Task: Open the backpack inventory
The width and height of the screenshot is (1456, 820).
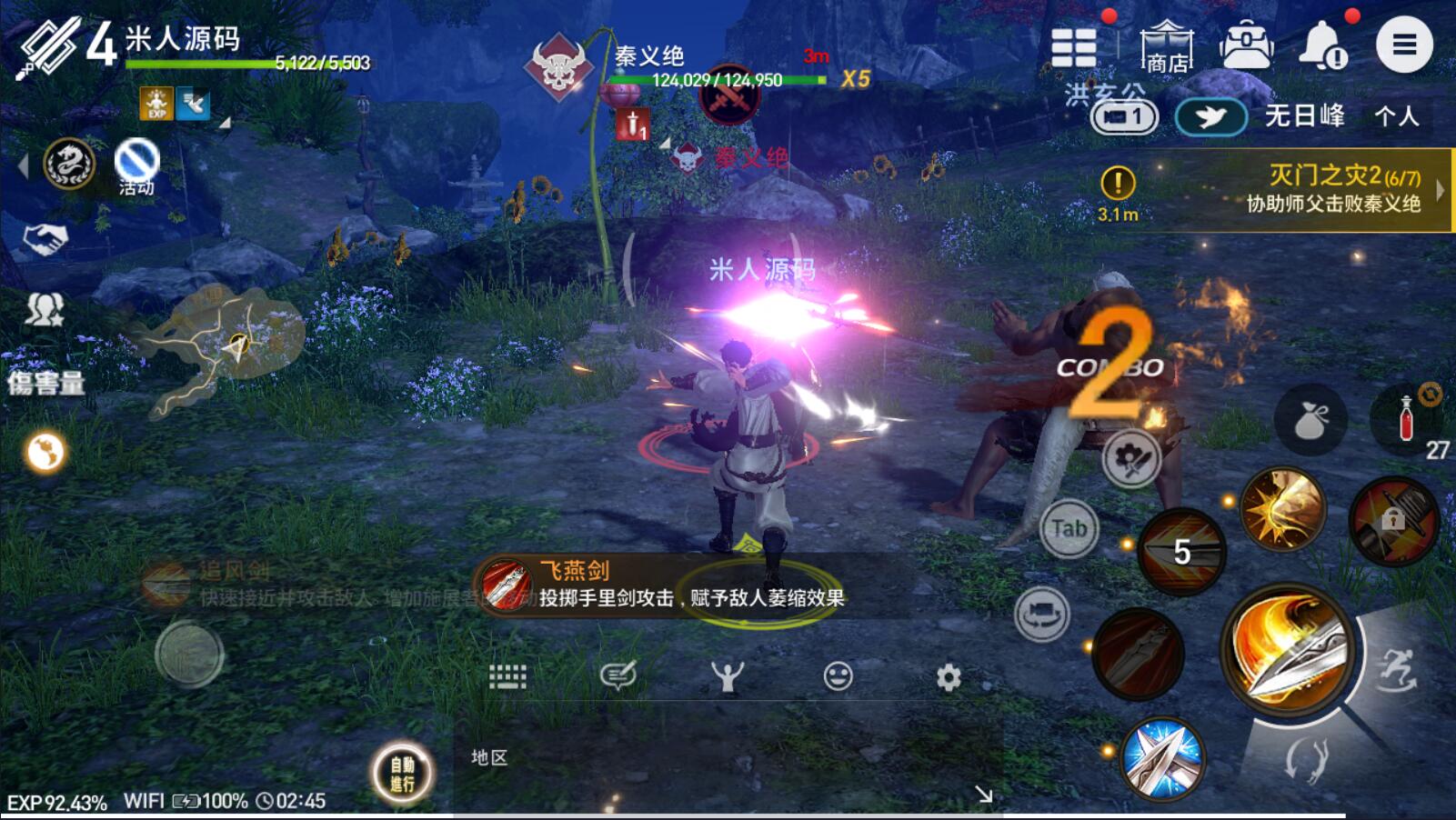Action: click(x=1245, y=45)
